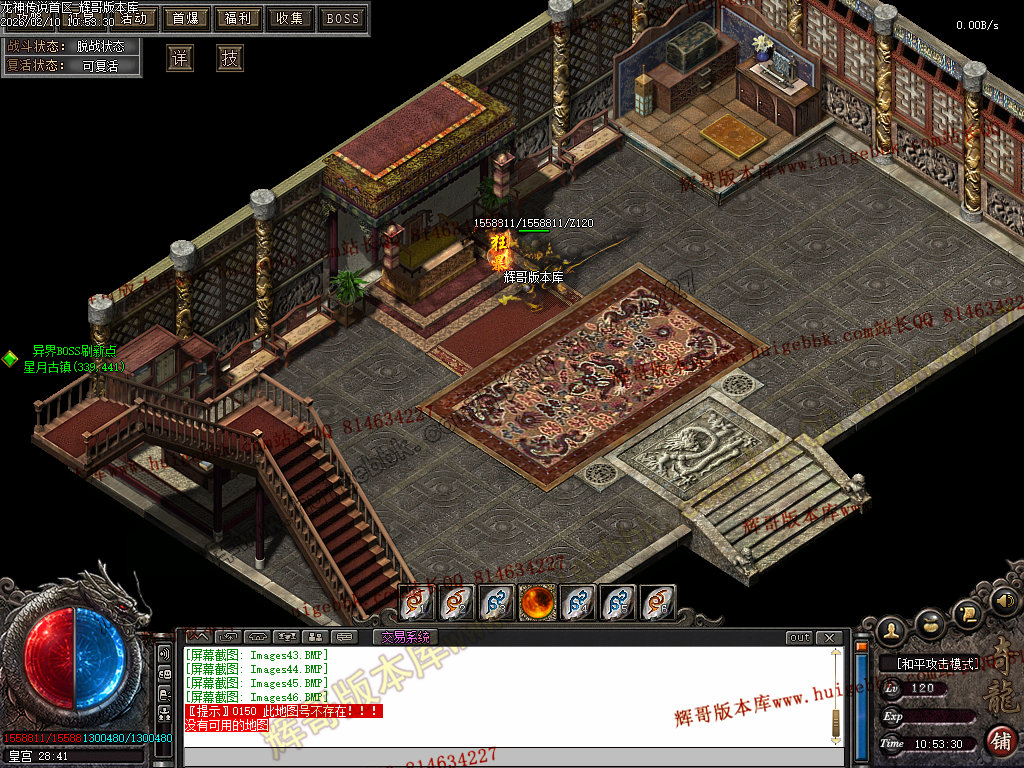Image resolution: width=1024 pixels, height=768 pixels.
Task: Click the 技 skills button
Action: pos(230,58)
